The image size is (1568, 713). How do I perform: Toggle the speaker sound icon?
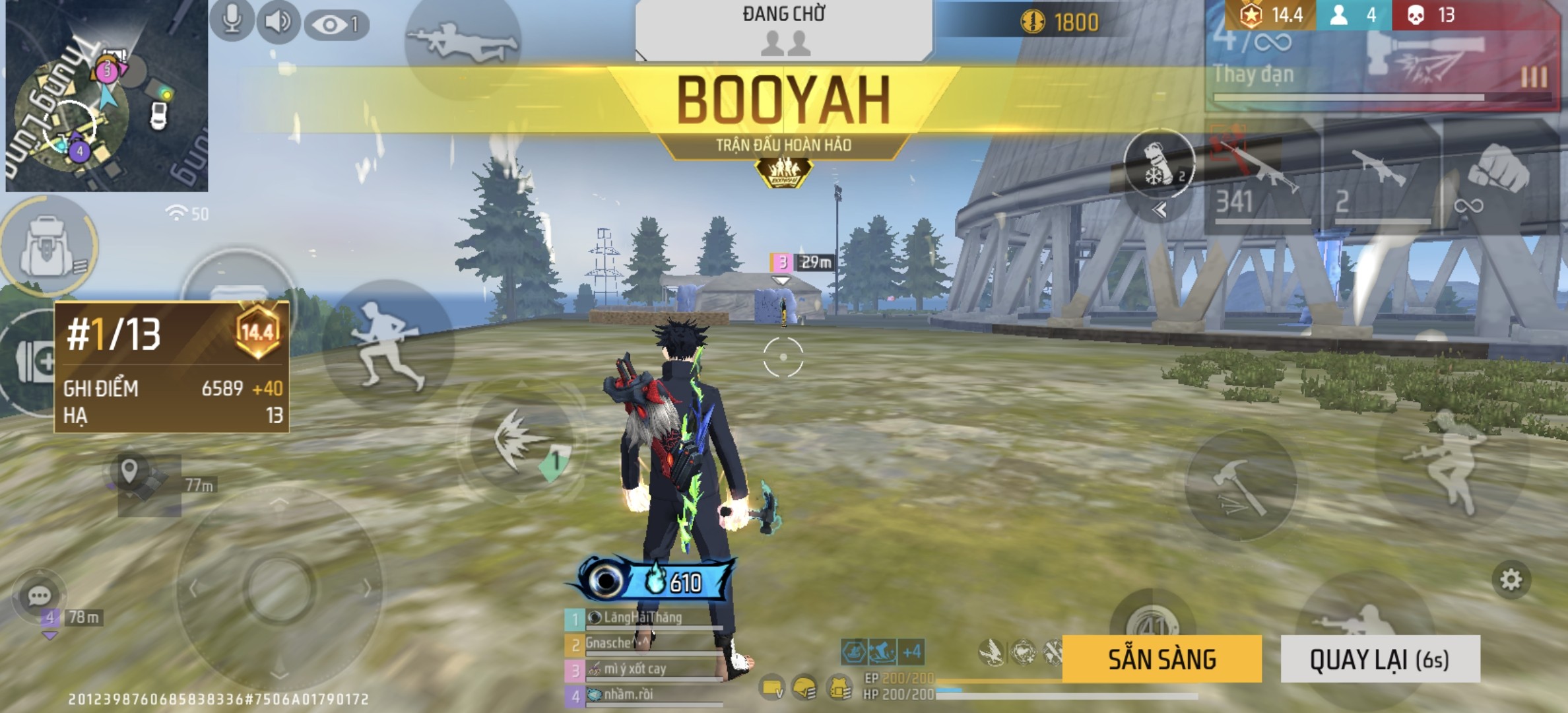[x=278, y=22]
